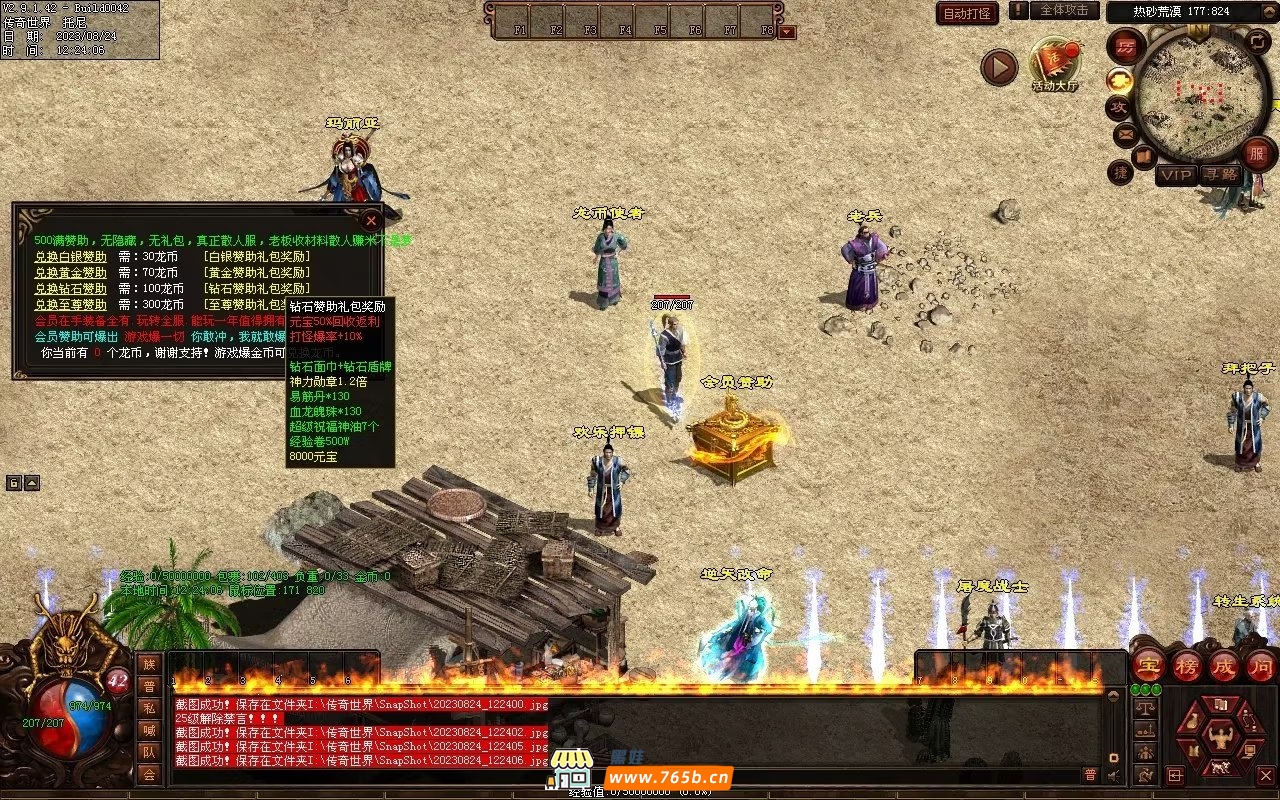
Task: Open the character muscle-figure icon
Action: (x=1220, y=738)
